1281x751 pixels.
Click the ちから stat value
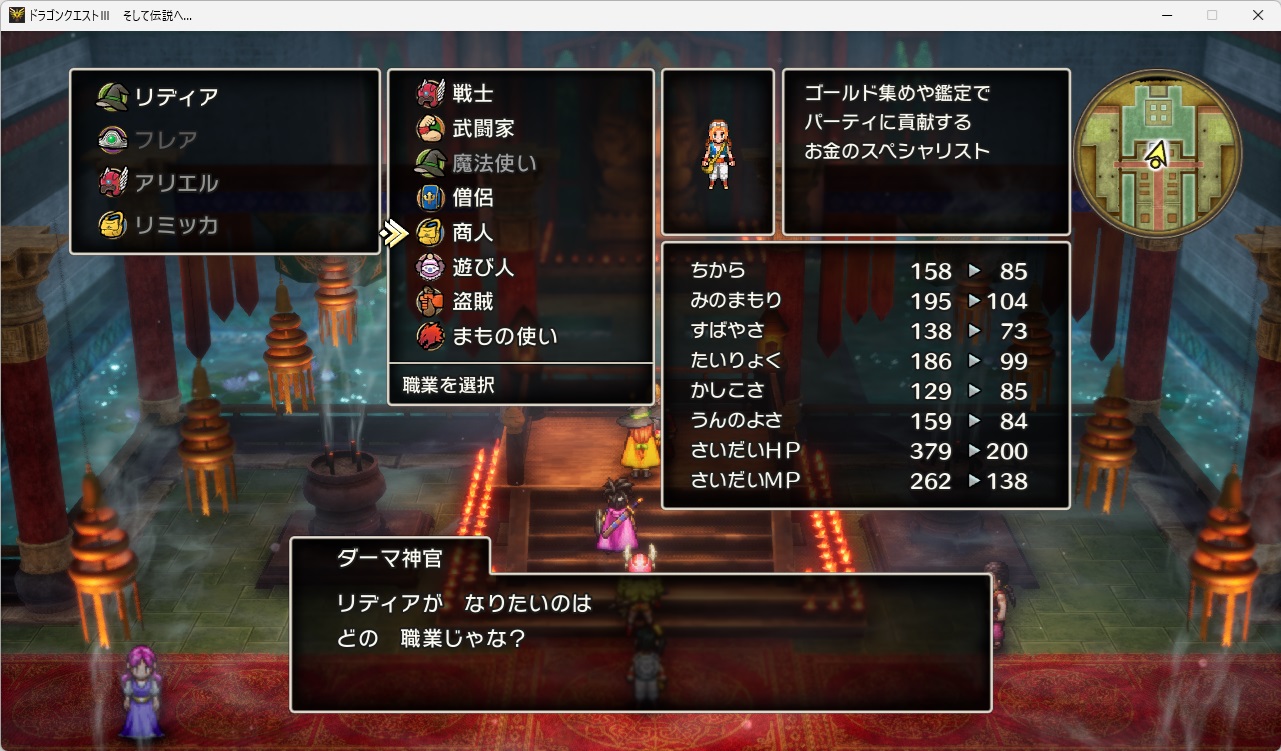coord(932,270)
